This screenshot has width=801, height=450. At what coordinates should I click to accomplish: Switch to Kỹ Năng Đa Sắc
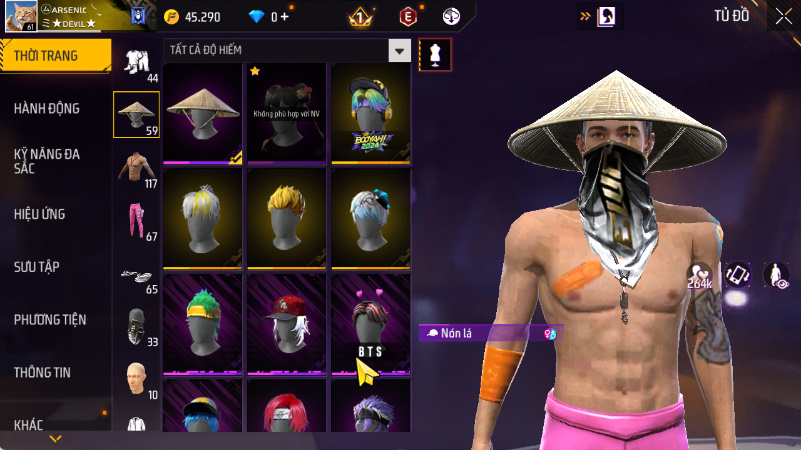point(47,161)
